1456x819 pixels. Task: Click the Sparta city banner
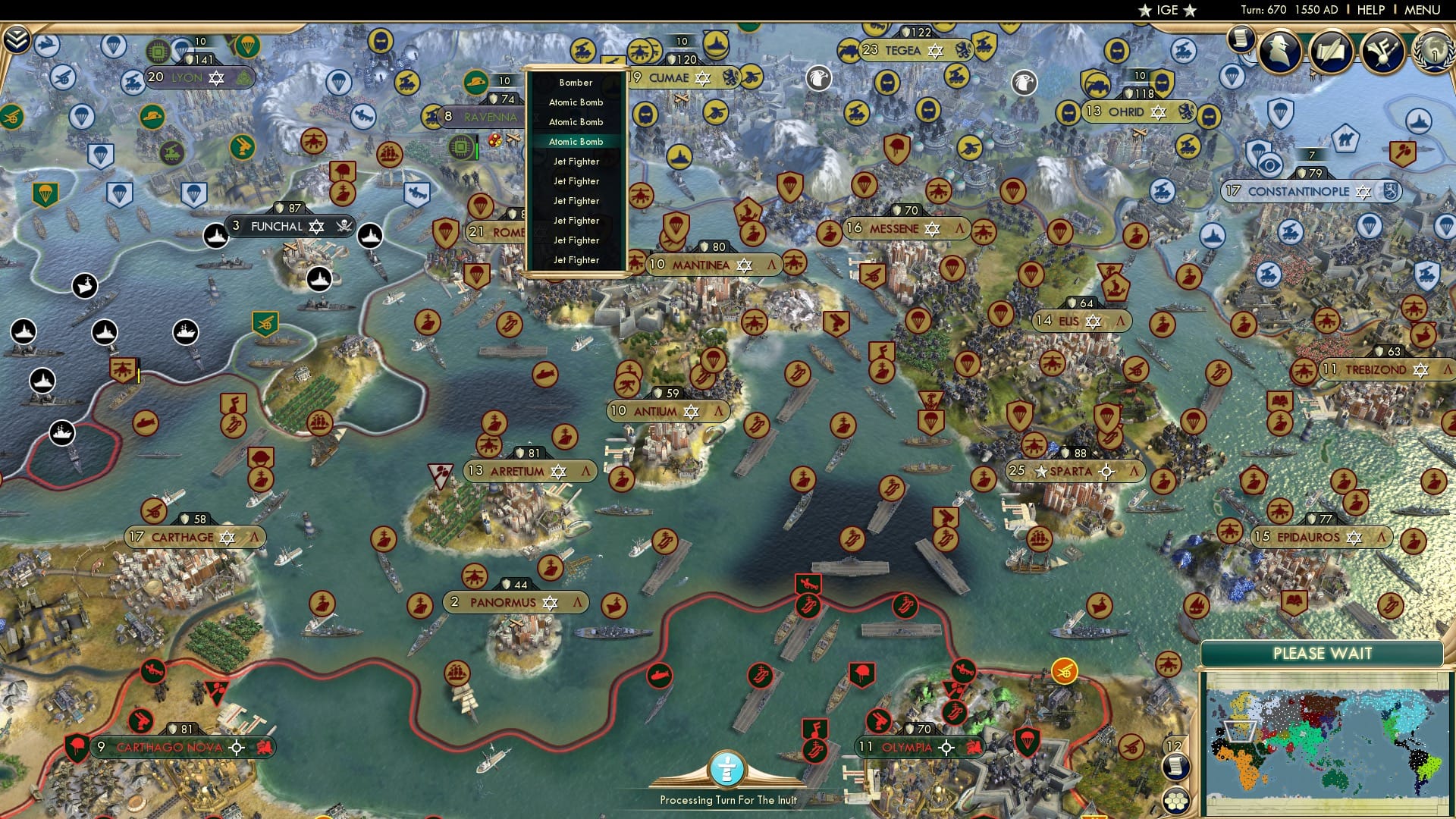point(1072,470)
